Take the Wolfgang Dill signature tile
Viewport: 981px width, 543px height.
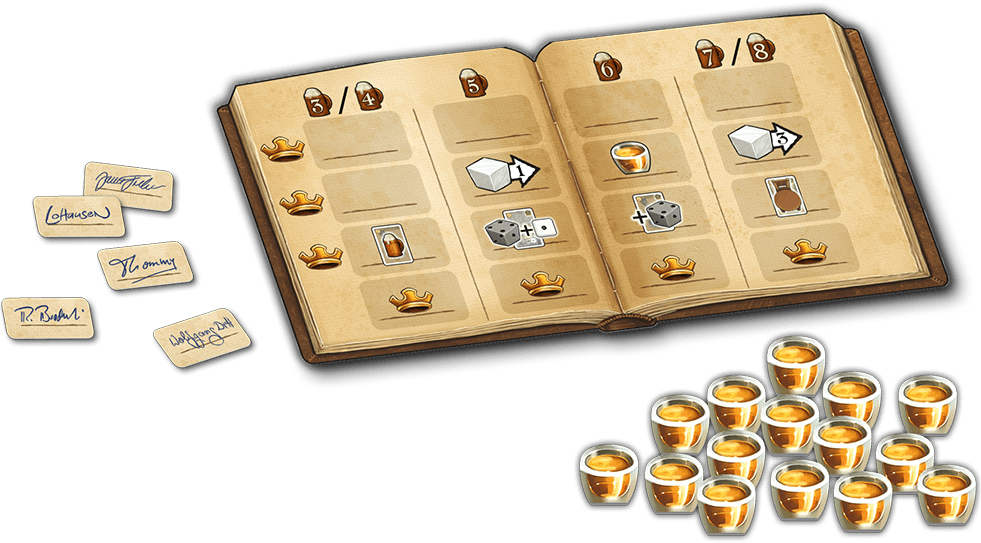point(201,339)
